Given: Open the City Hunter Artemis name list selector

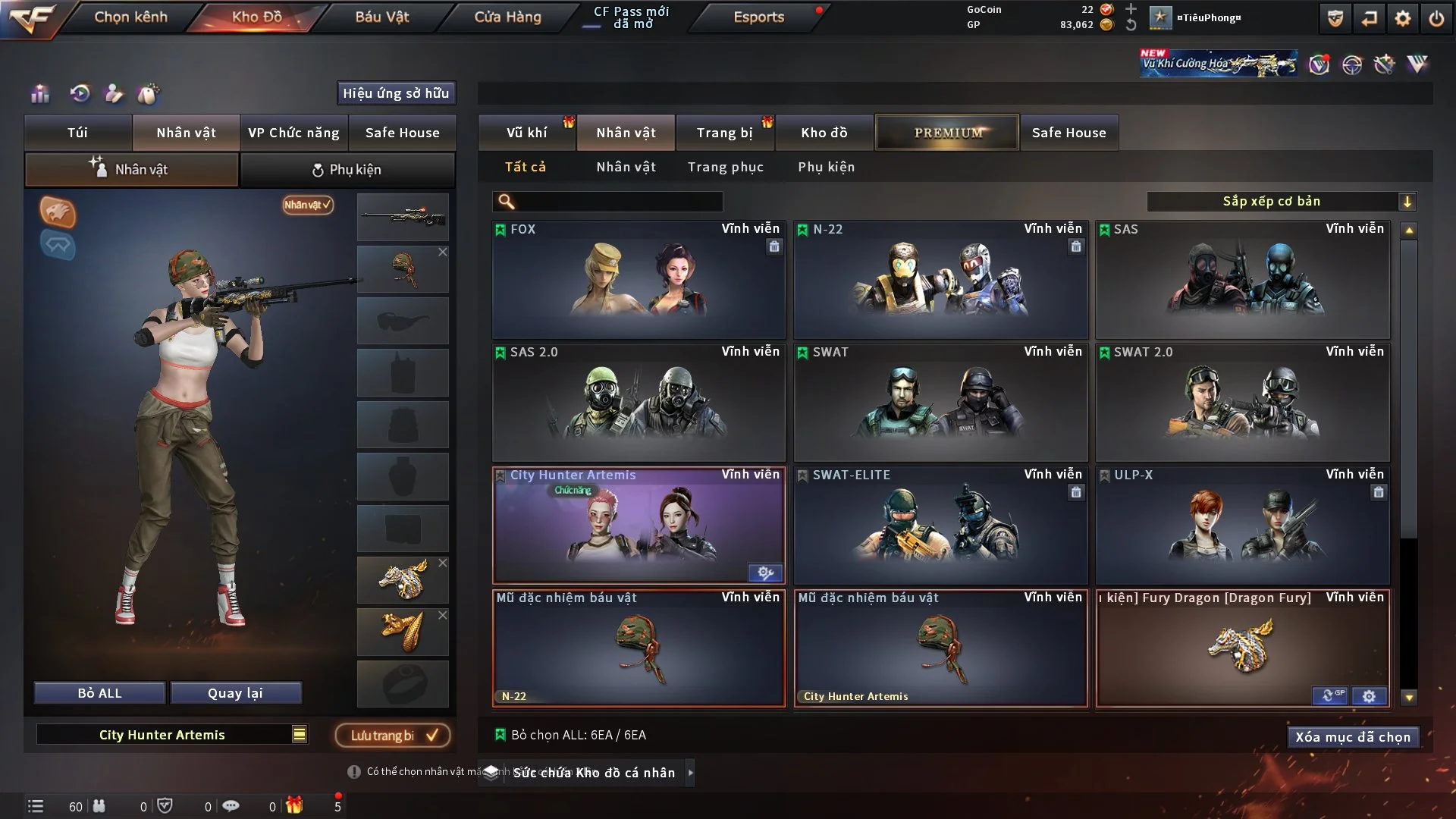Looking at the screenshot, I should coord(300,734).
